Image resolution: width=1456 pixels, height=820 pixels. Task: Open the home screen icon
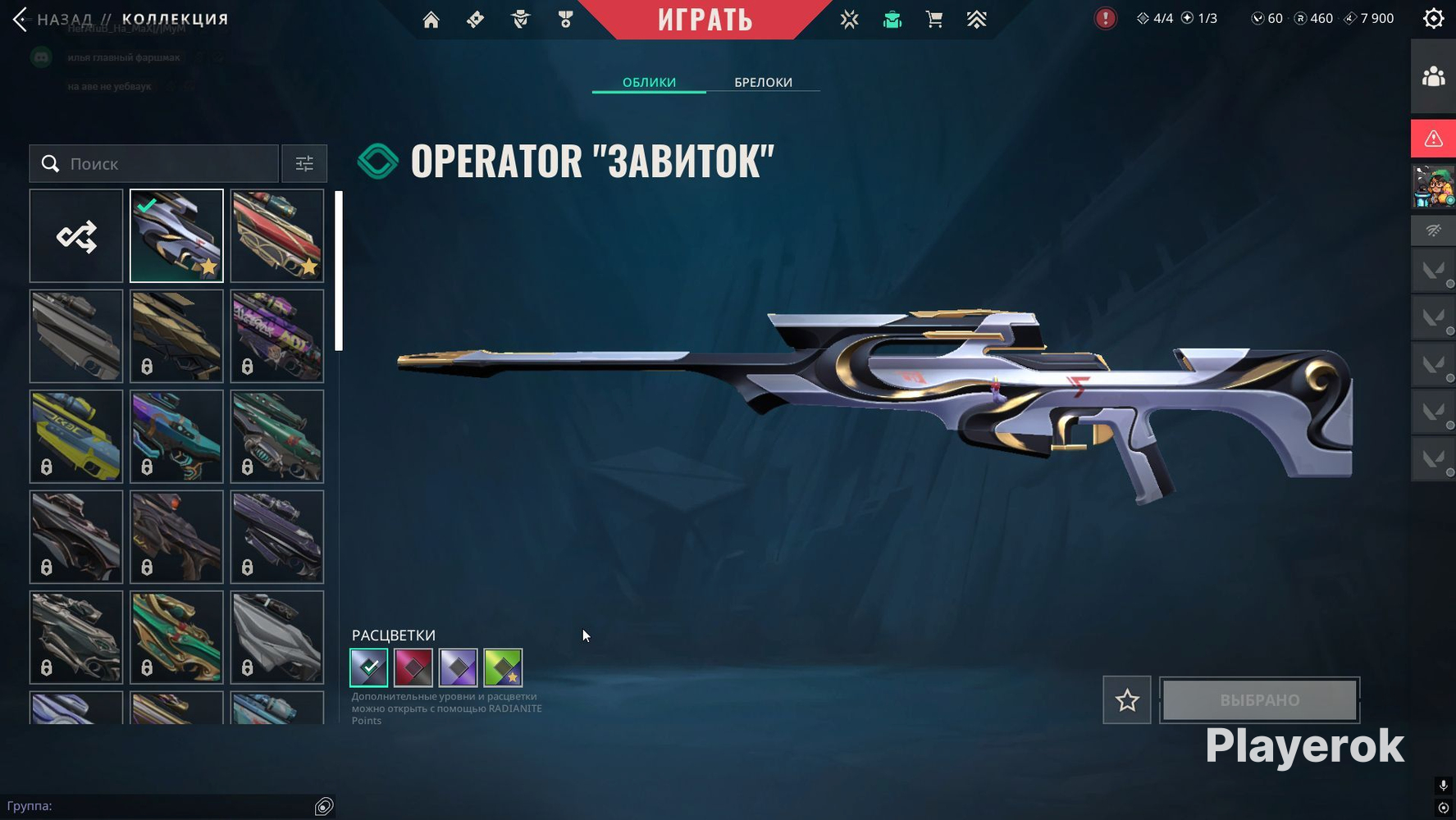click(431, 20)
